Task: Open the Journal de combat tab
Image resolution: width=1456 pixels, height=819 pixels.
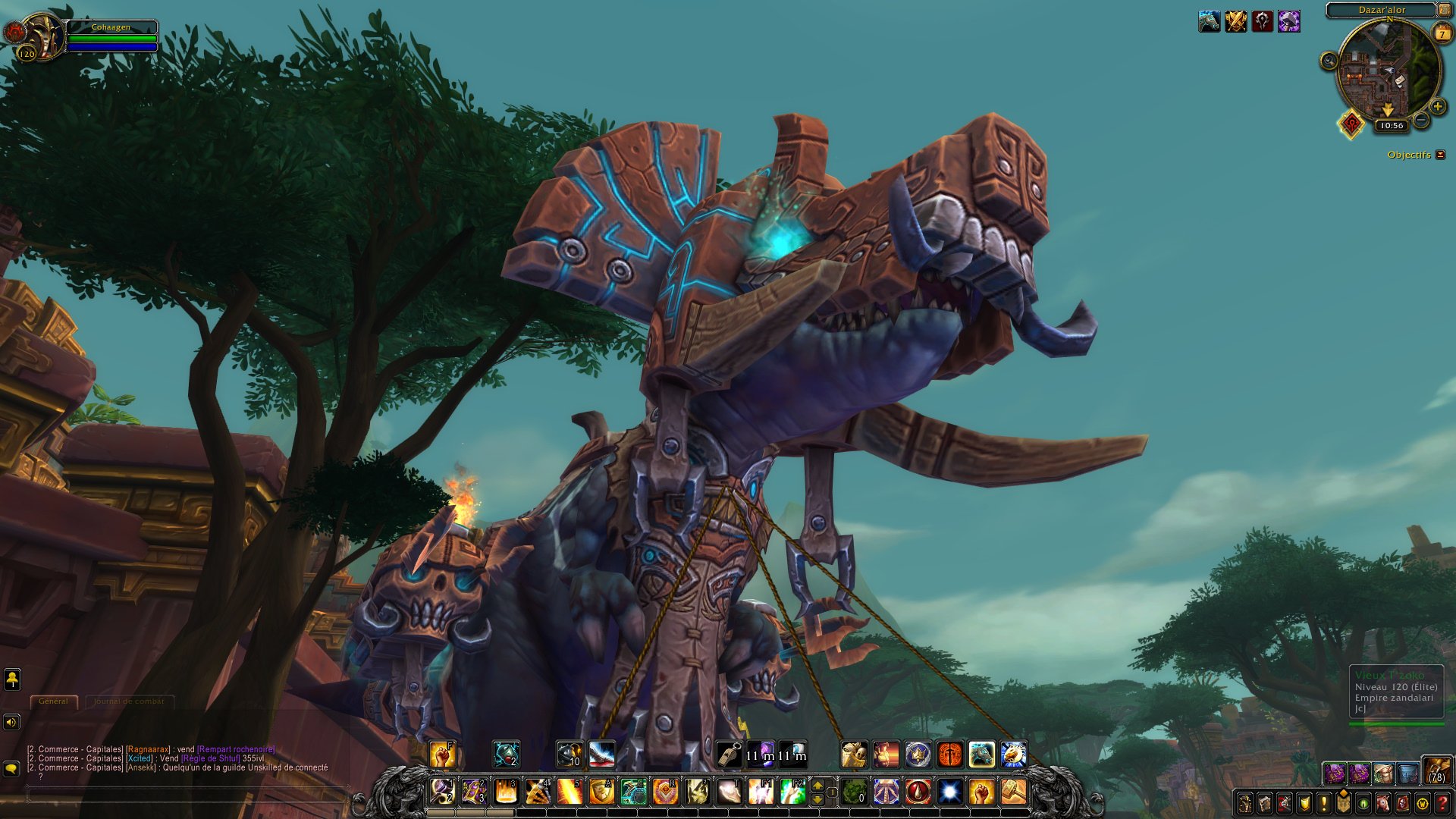Action: coord(129,701)
